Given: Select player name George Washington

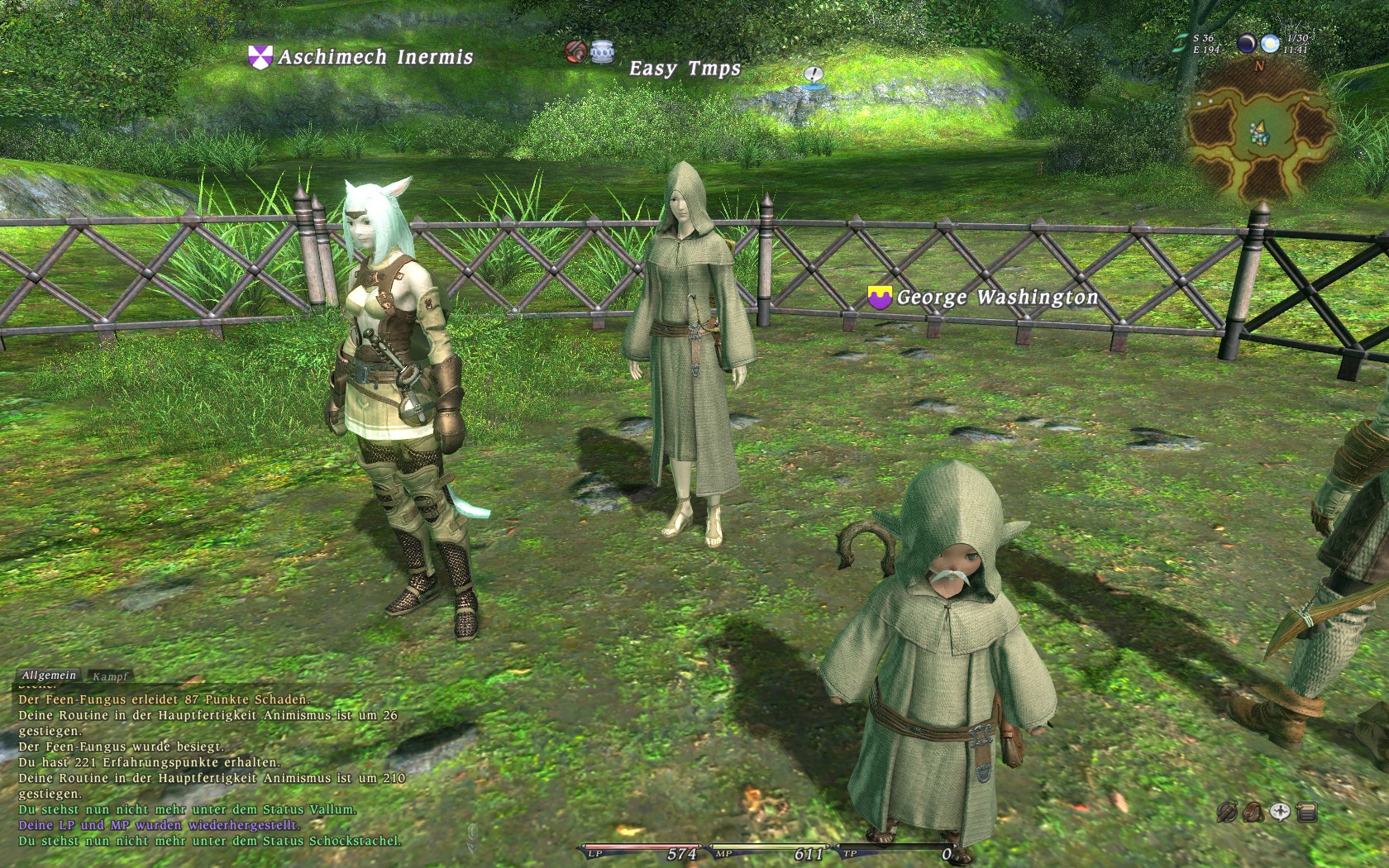Looking at the screenshot, I should click(x=997, y=297).
